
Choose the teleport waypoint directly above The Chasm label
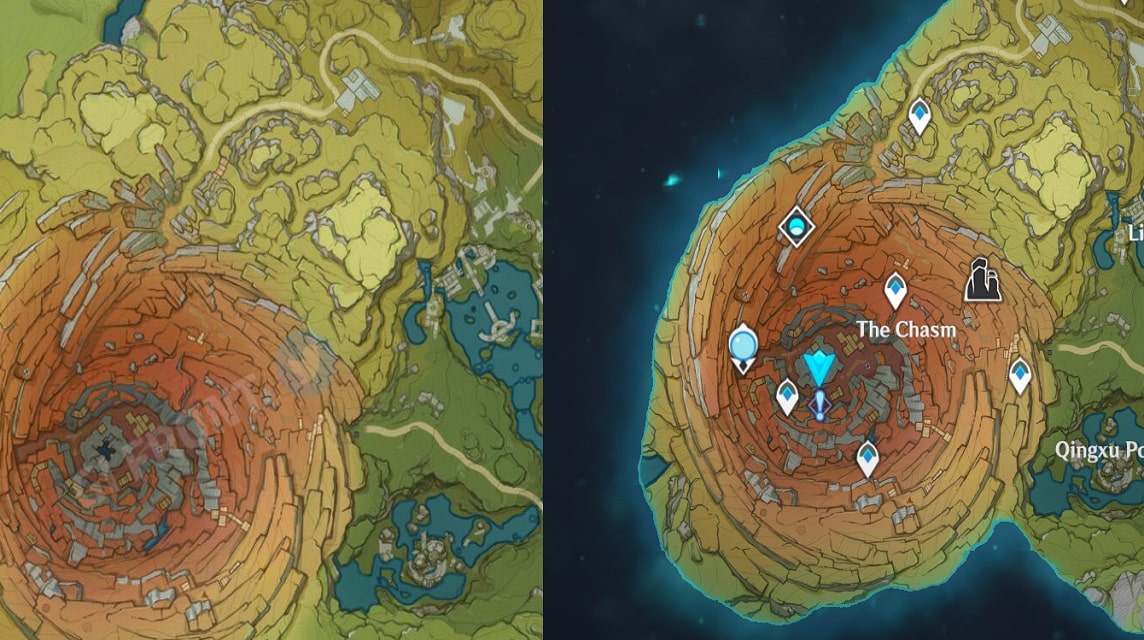coord(896,290)
